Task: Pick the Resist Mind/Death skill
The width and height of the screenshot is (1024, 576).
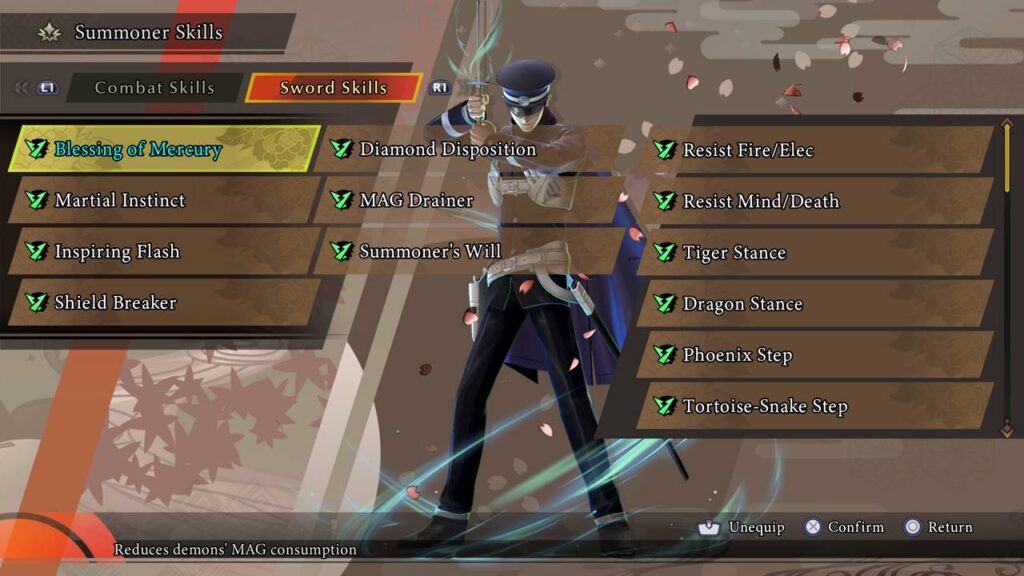Action: click(815, 202)
